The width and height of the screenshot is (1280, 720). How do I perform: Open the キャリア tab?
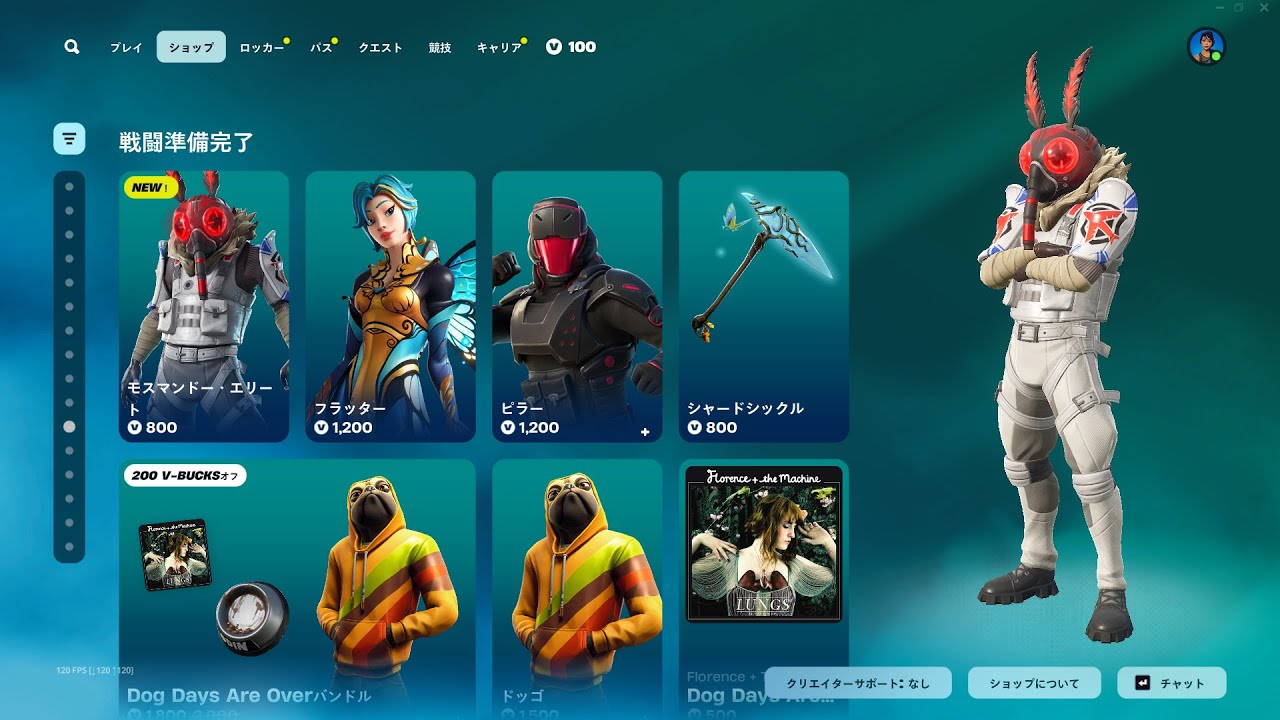[499, 47]
